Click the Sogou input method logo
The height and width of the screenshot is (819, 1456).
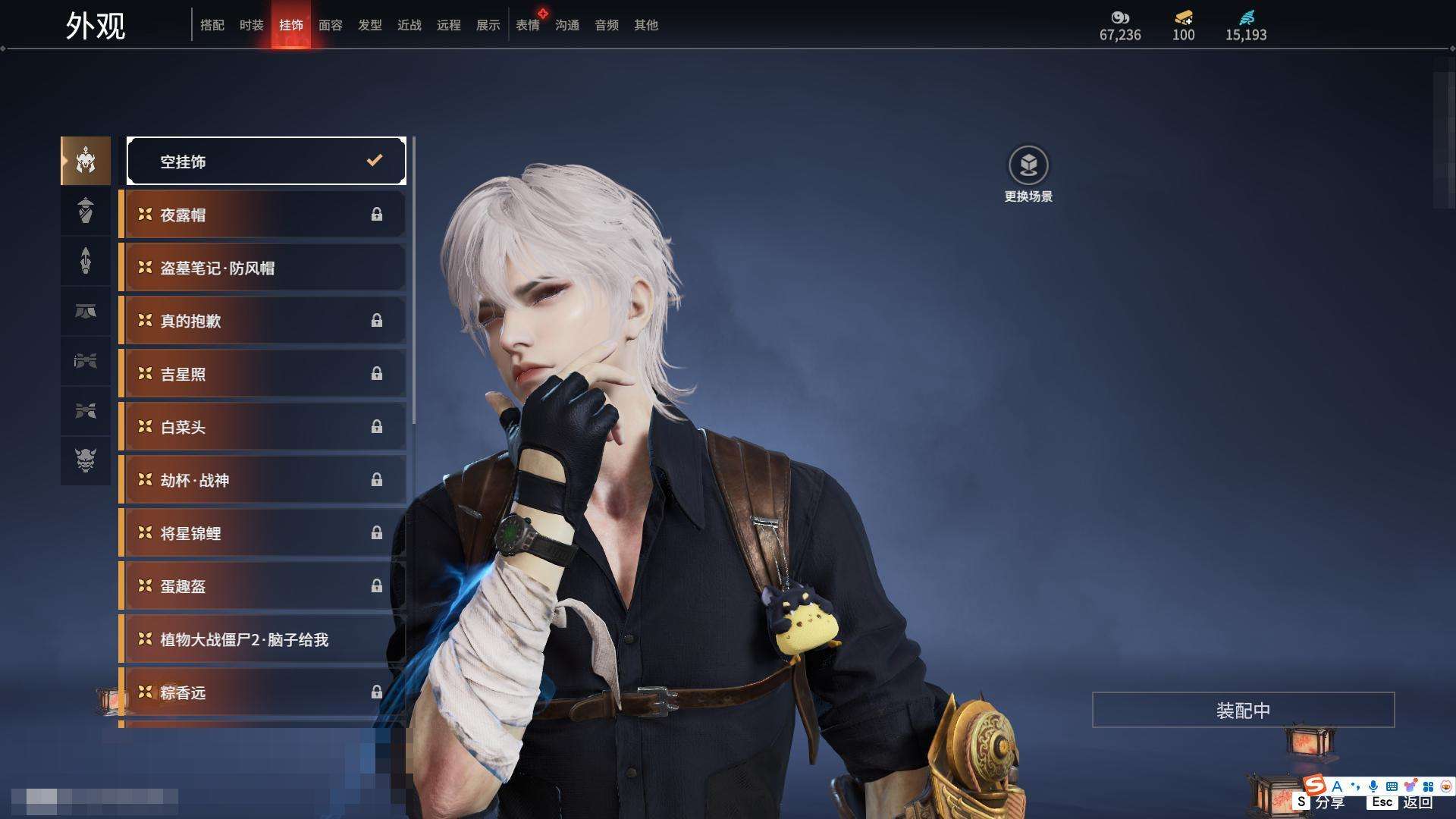[1315, 786]
